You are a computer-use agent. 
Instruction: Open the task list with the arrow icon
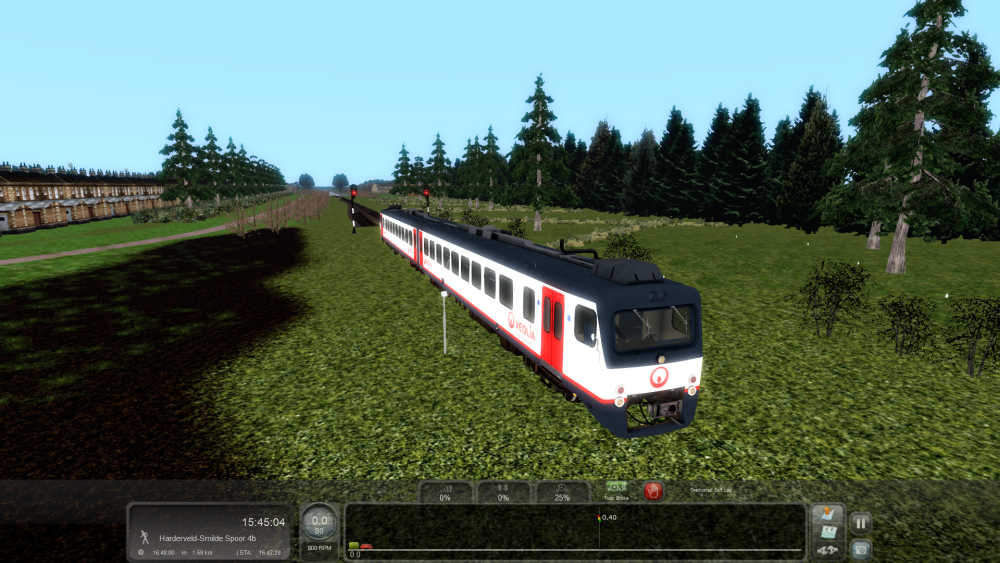click(x=827, y=514)
